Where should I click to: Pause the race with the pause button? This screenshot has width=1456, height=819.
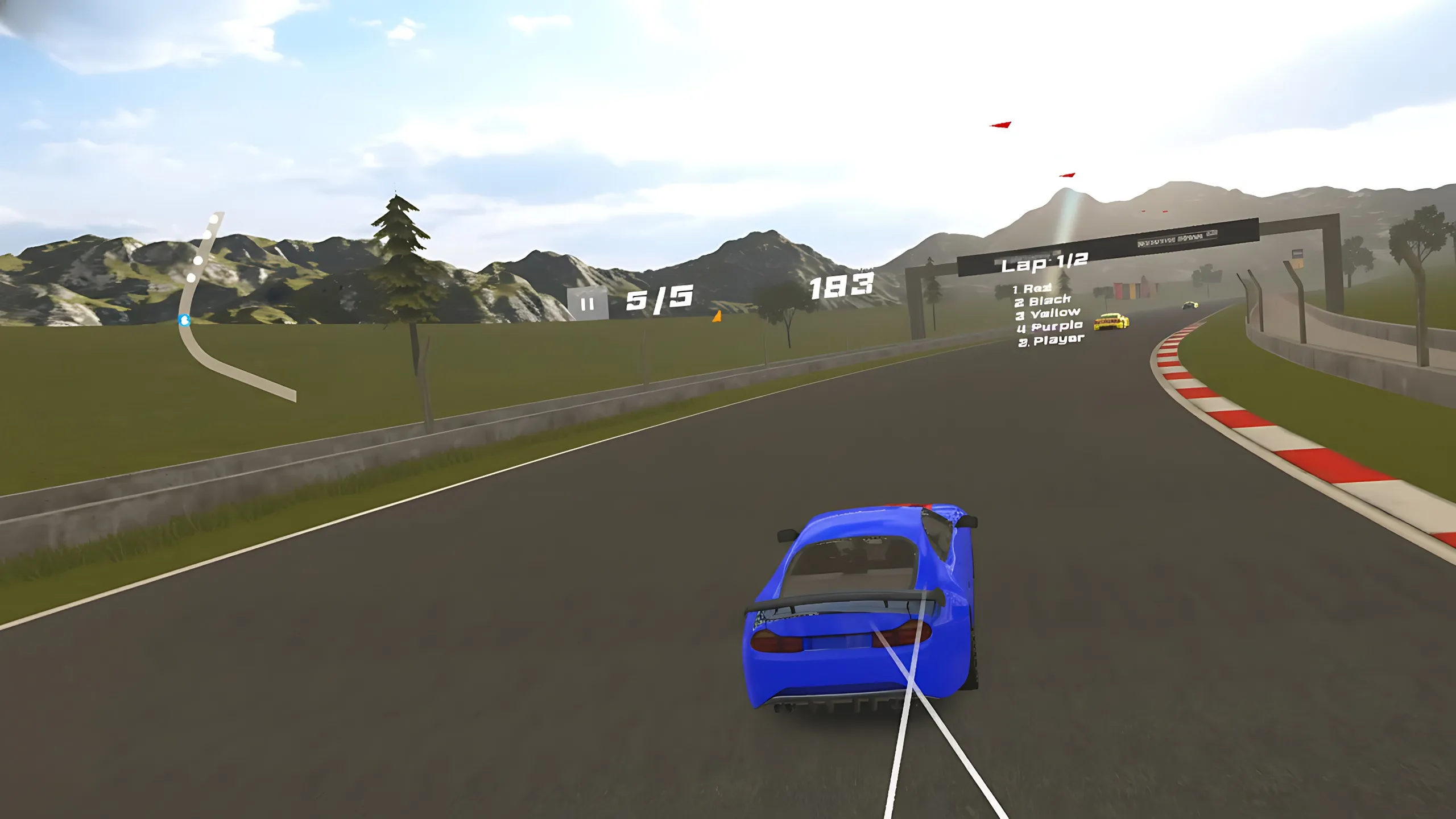(x=588, y=304)
